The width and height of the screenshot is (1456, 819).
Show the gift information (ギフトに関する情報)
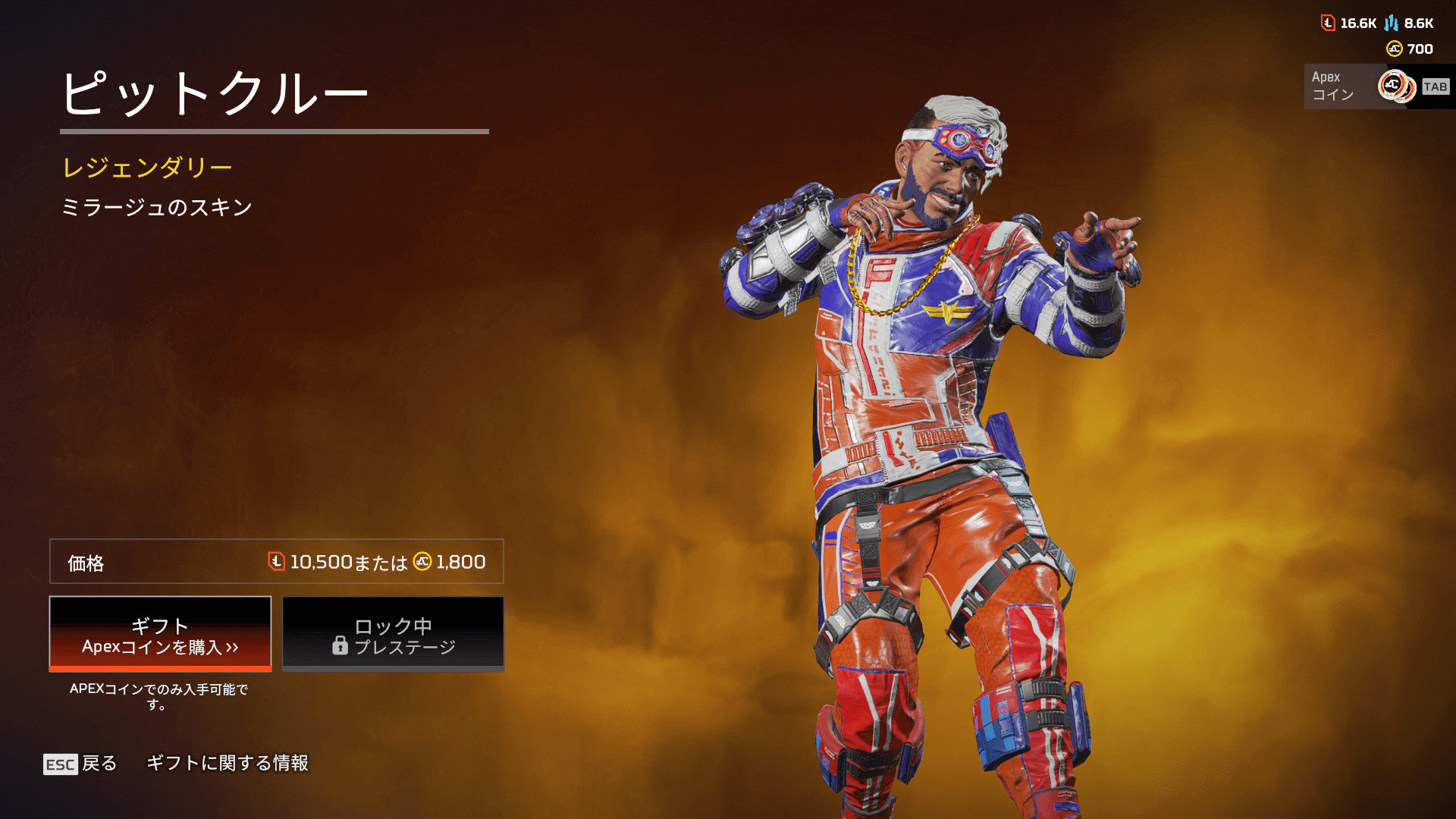tap(227, 763)
